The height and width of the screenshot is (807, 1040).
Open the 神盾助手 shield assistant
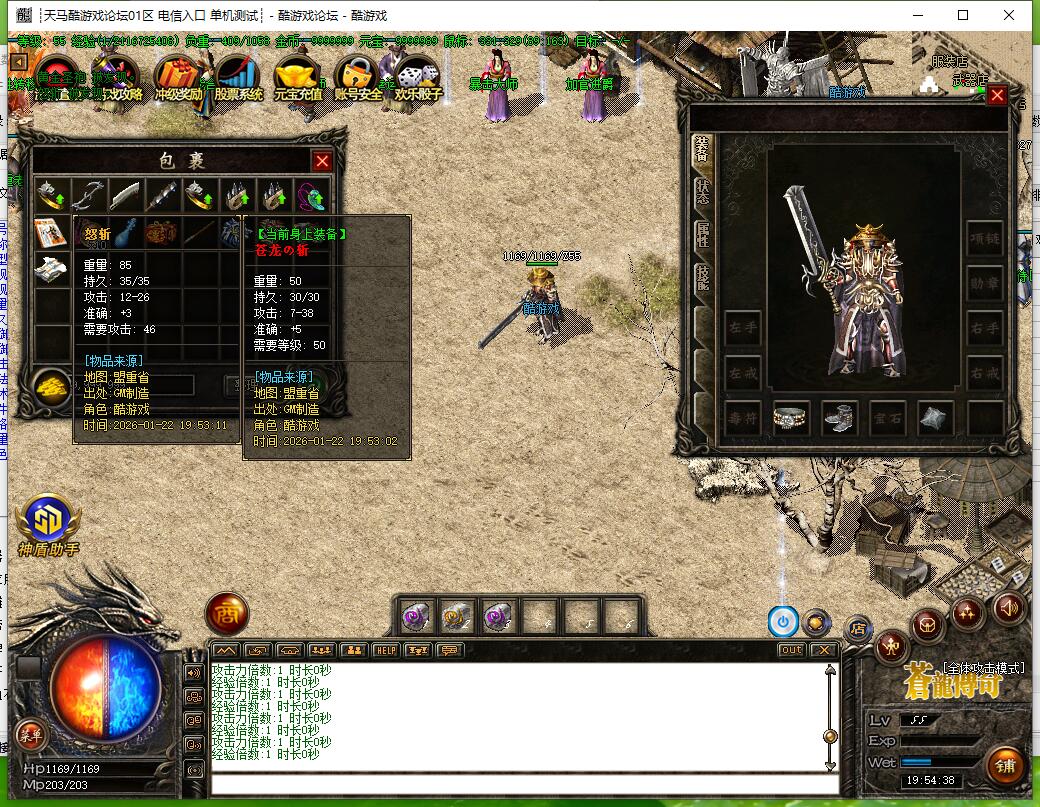coord(48,520)
